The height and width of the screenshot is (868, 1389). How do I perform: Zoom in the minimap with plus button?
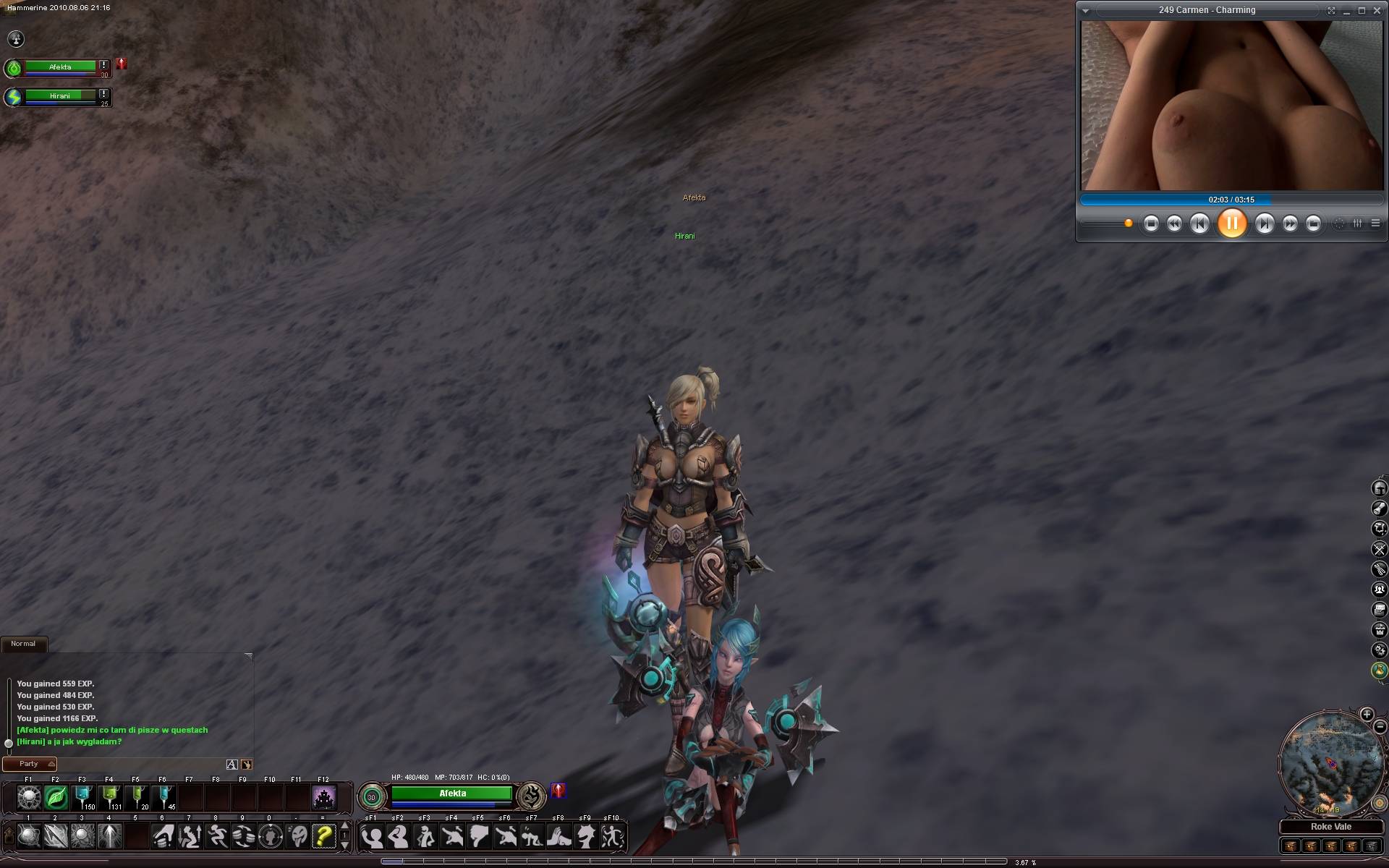1367,715
